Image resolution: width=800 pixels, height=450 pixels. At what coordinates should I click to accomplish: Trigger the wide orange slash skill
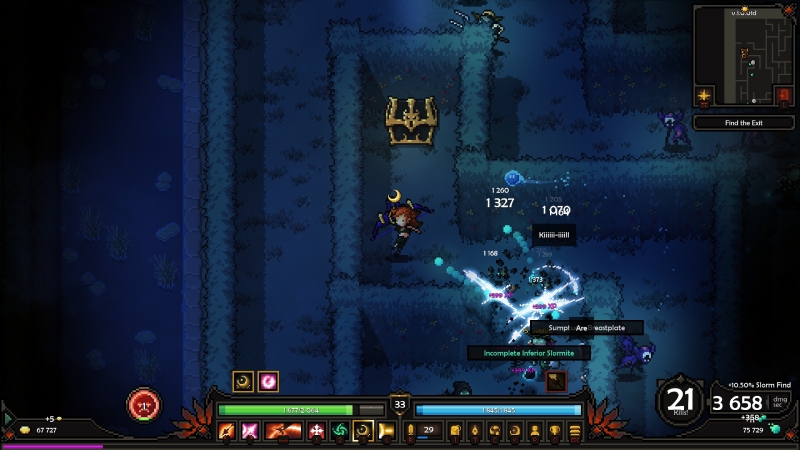[x=283, y=431]
